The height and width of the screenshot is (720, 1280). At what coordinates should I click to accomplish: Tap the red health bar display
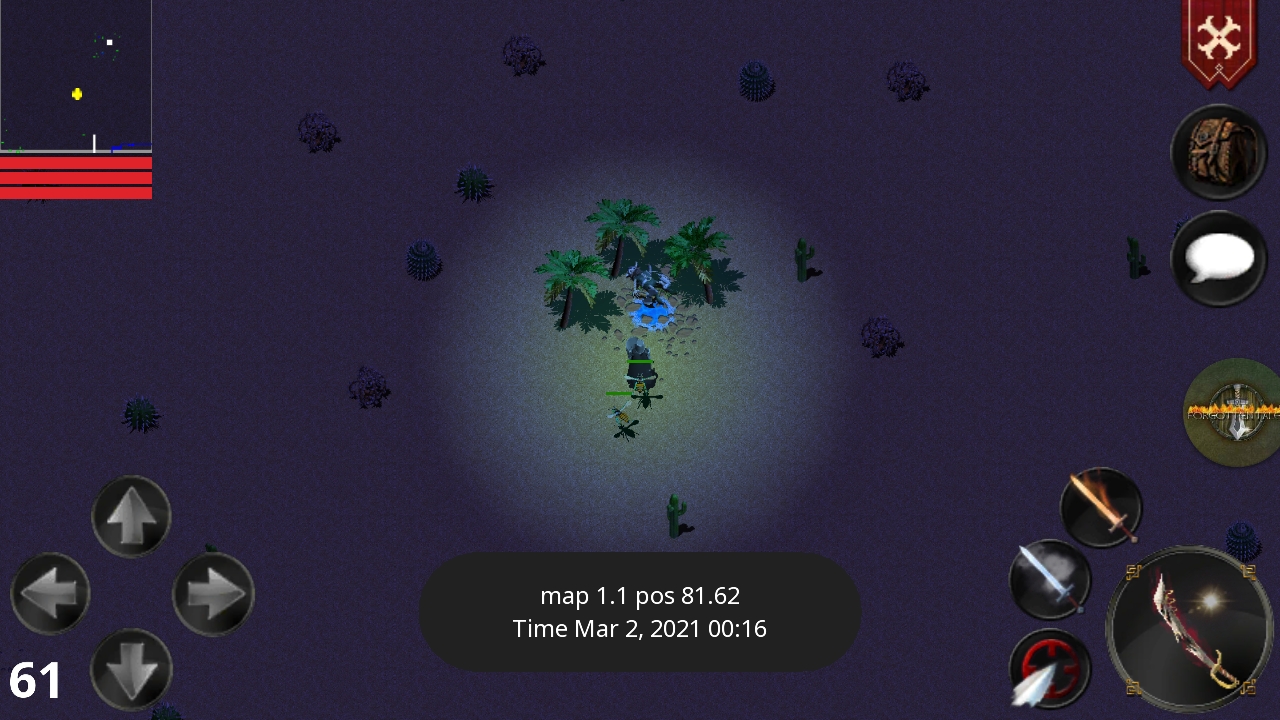click(76, 178)
